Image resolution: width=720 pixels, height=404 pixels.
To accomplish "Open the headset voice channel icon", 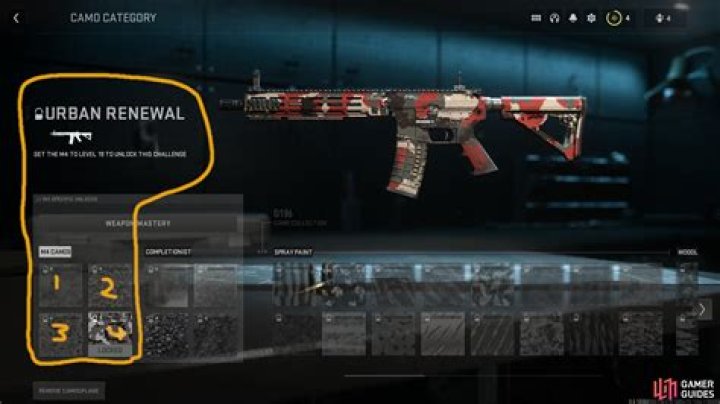I will click(x=555, y=17).
